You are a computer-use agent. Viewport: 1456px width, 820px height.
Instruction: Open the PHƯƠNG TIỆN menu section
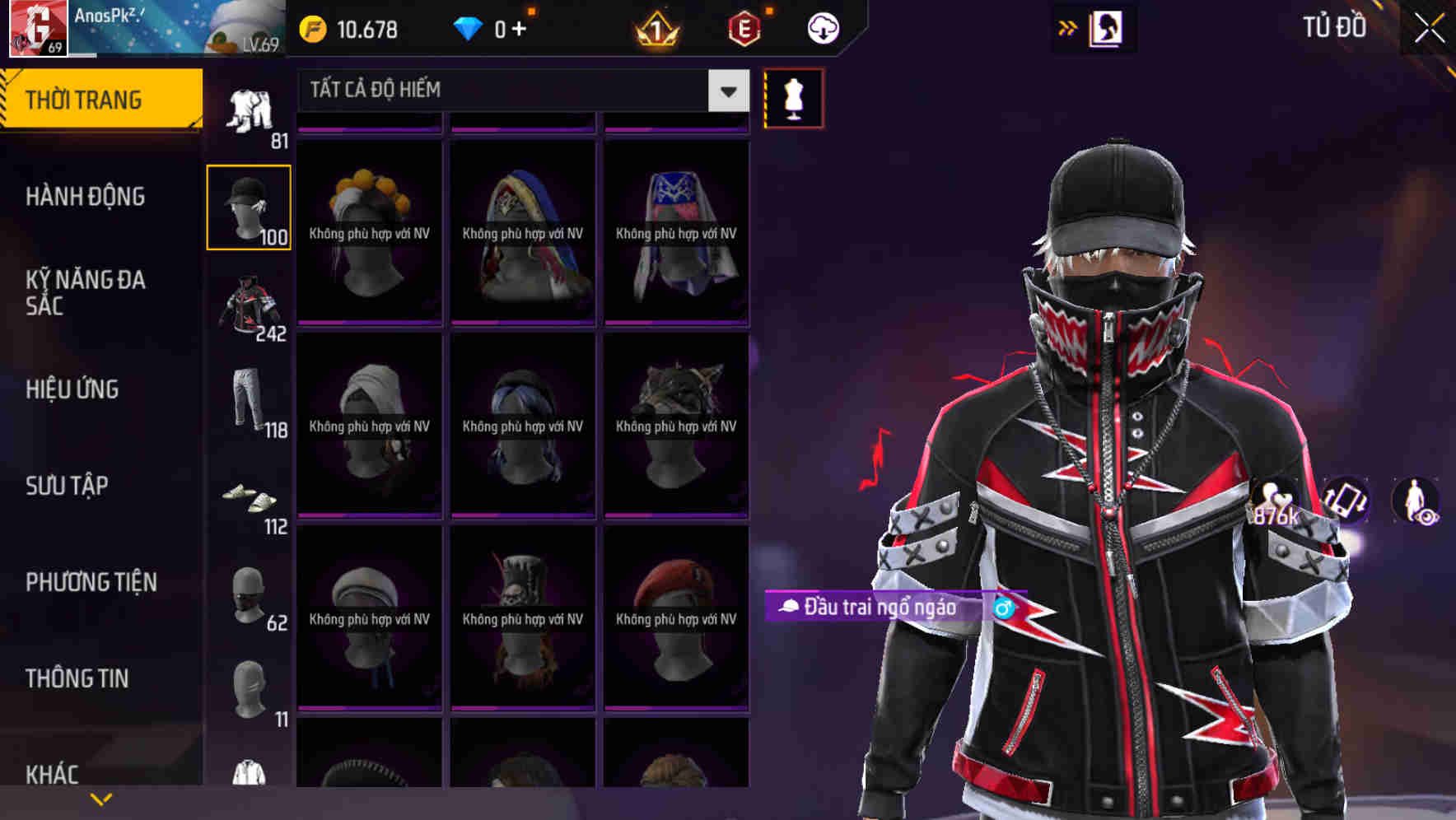[x=91, y=582]
